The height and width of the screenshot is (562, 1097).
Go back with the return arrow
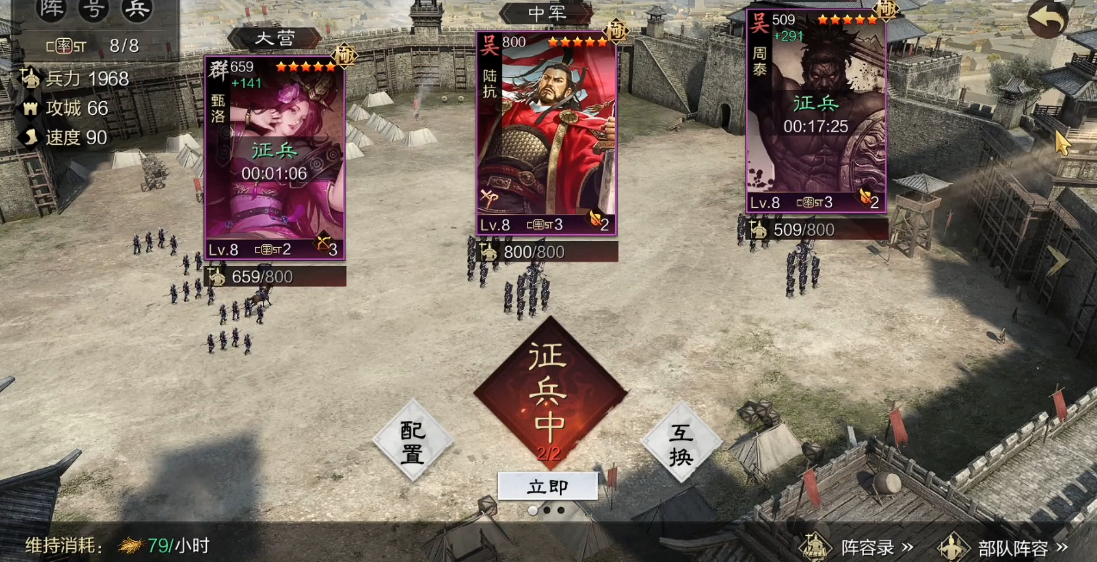[1047, 19]
